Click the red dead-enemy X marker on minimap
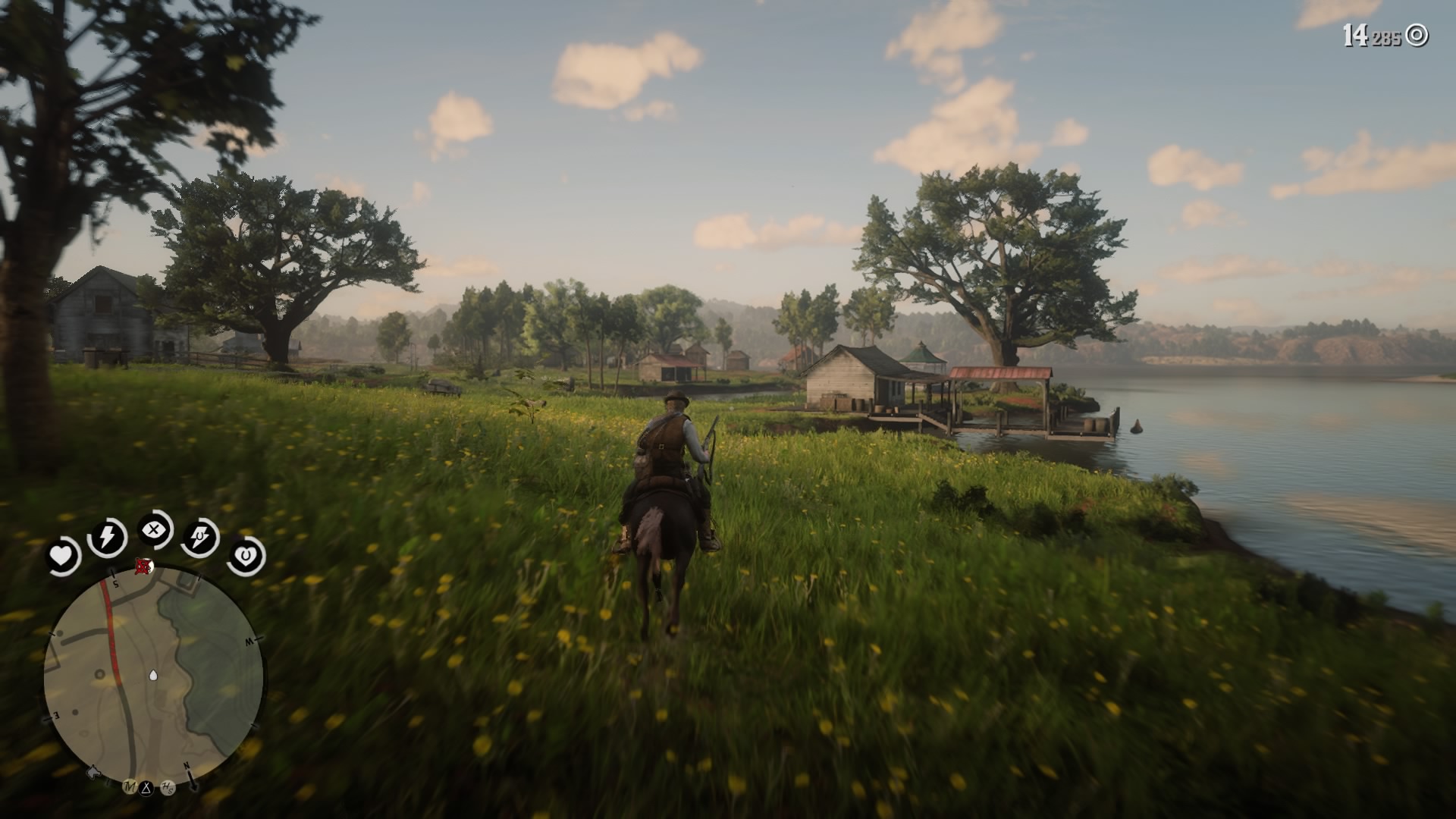Screen dimensions: 1456x819 coord(143,566)
